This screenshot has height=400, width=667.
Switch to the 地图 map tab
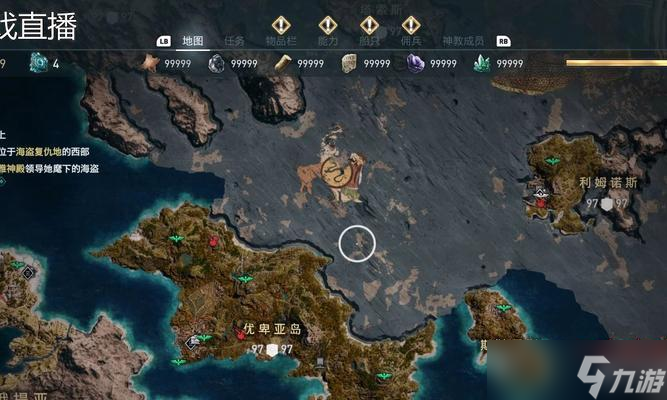tap(193, 41)
